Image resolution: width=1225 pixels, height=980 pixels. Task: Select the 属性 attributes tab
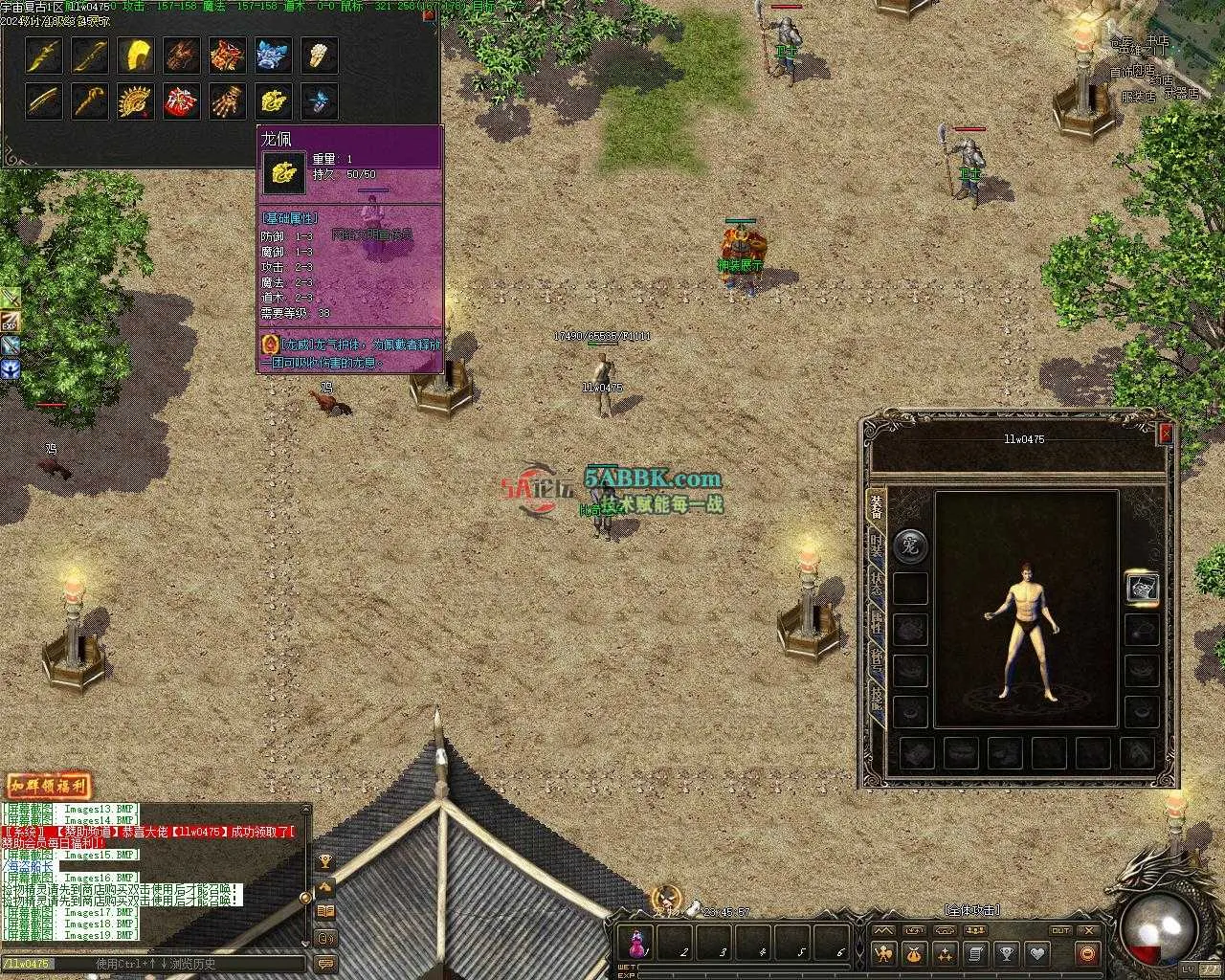click(x=876, y=624)
